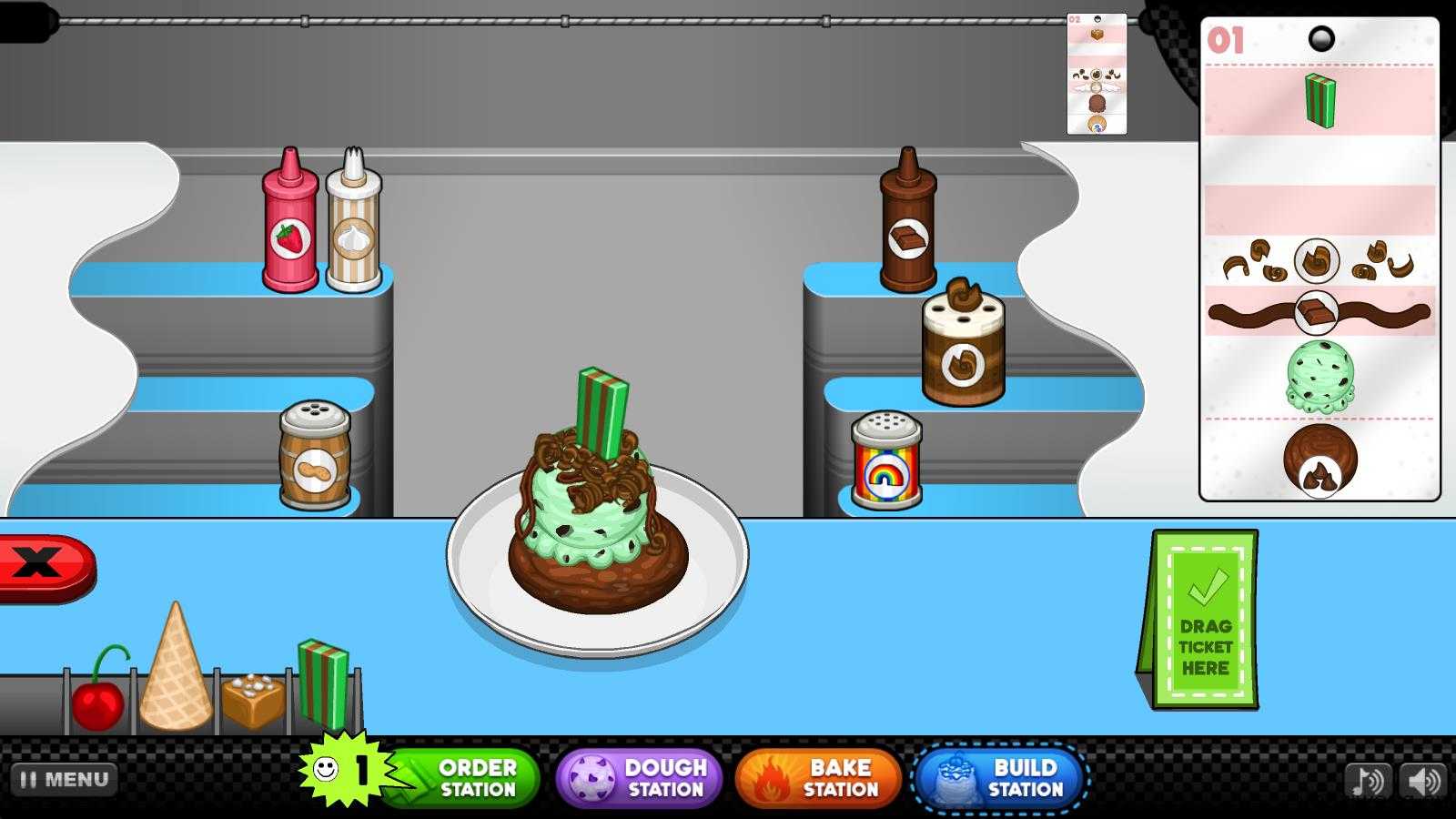Select the peanut topping shaker
1456x819 pixels.
315,455
